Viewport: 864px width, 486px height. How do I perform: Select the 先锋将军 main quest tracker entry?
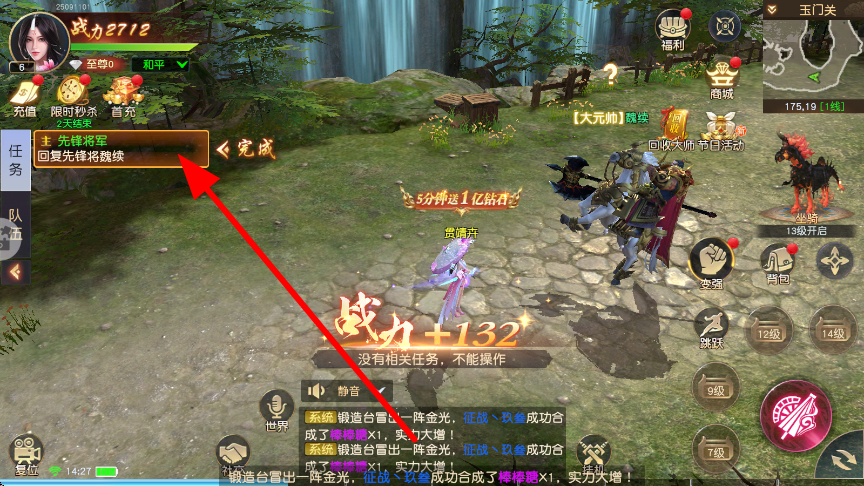pyautogui.click(x=121, y=149)
